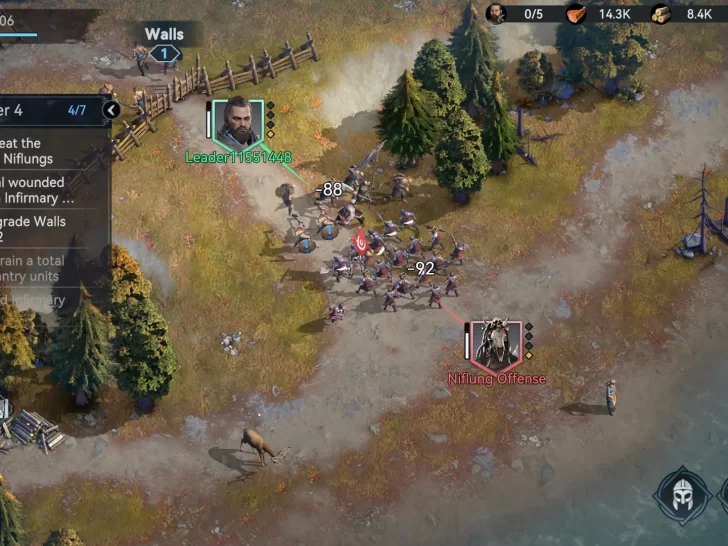Select the Niflung Offense enemy portrait
Screen dimensions: 728x546
coord(496,344)
